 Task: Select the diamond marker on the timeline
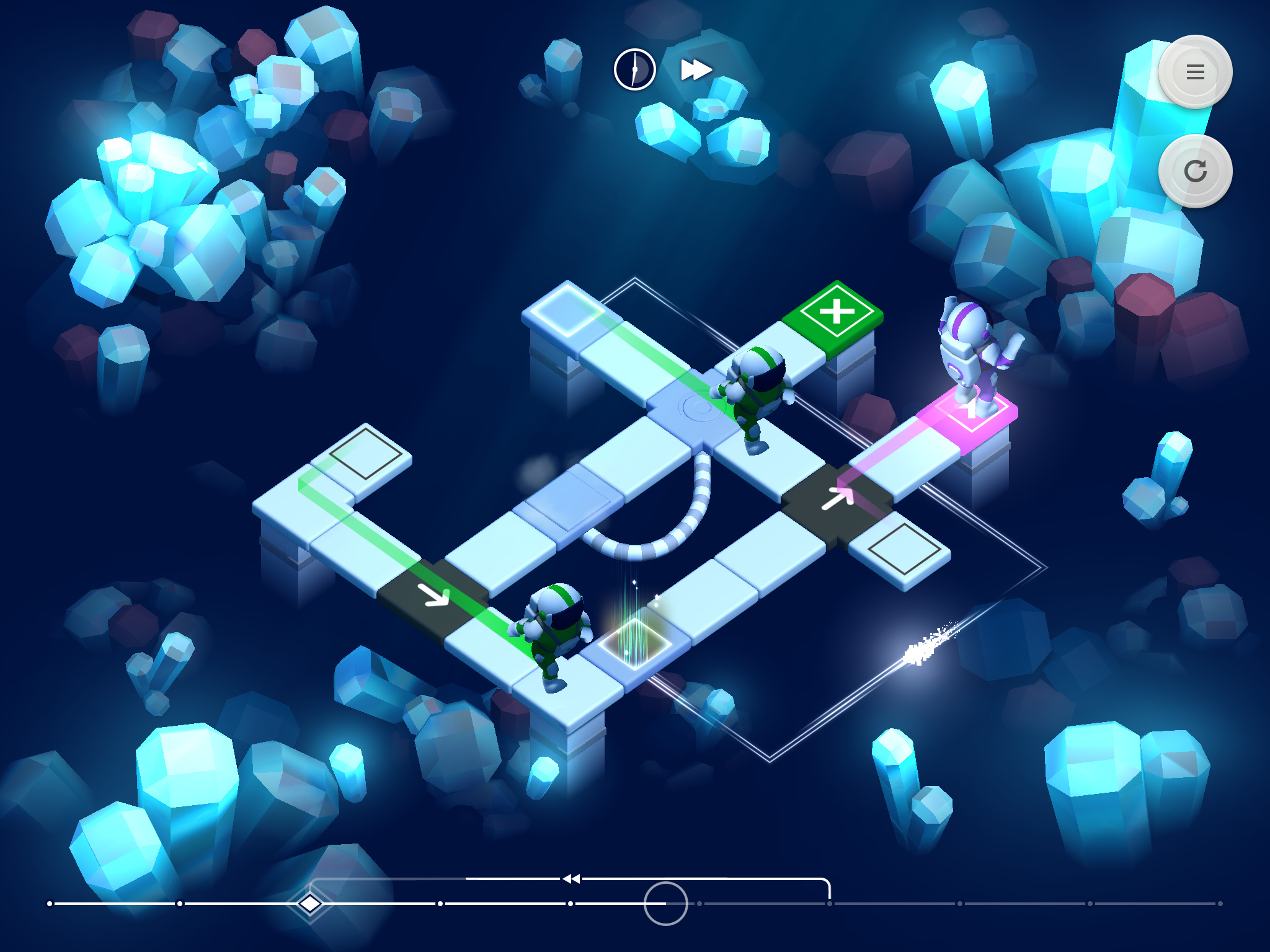tap(310, 904)
